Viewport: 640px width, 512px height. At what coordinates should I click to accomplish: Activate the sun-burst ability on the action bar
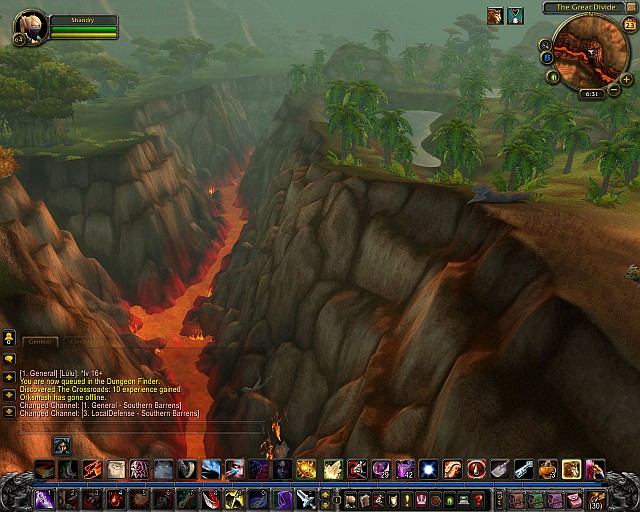(307, 469)
